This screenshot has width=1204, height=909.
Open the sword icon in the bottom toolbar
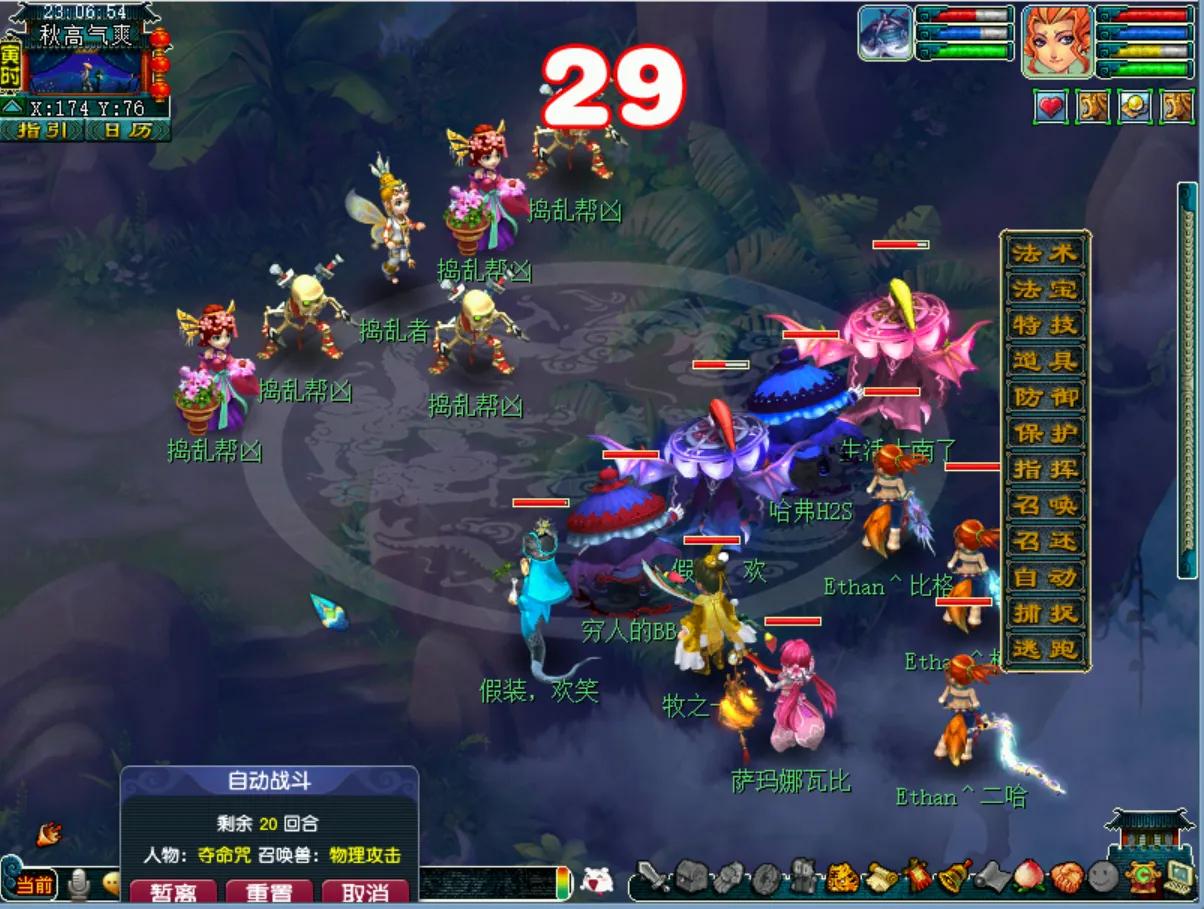pos(653,876)
